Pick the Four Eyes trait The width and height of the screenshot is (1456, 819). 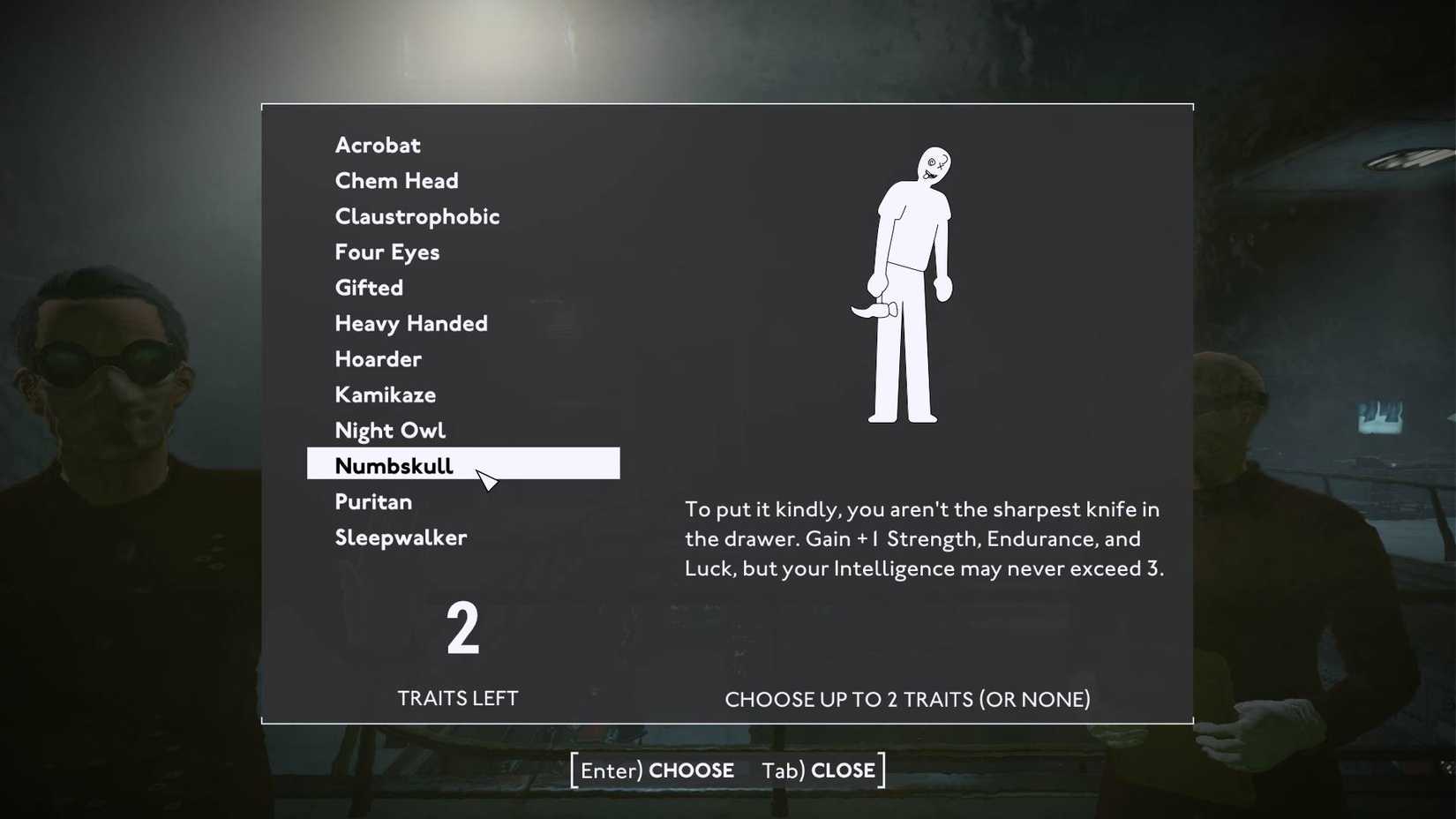pos(387,252)
